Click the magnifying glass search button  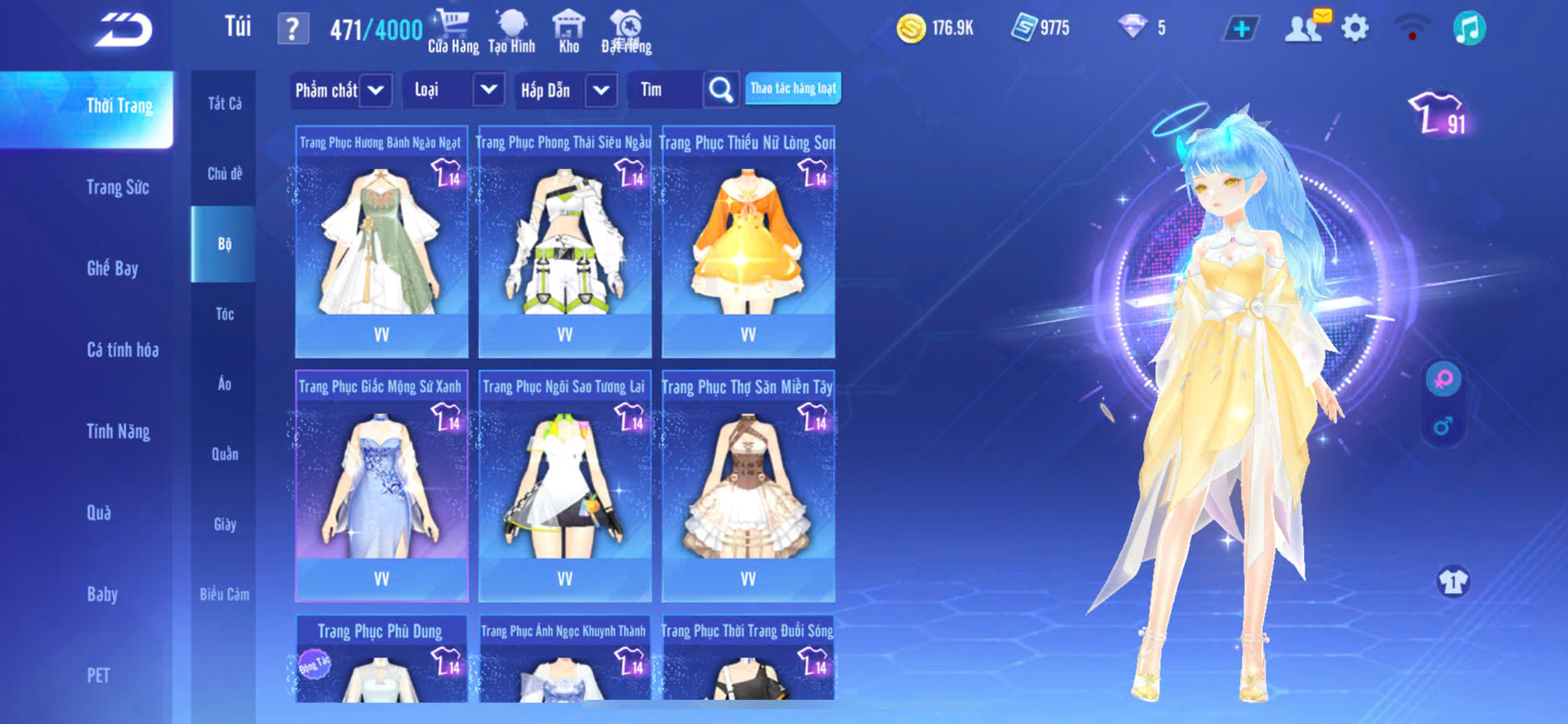pyautogui.click(x=721, y=90)
